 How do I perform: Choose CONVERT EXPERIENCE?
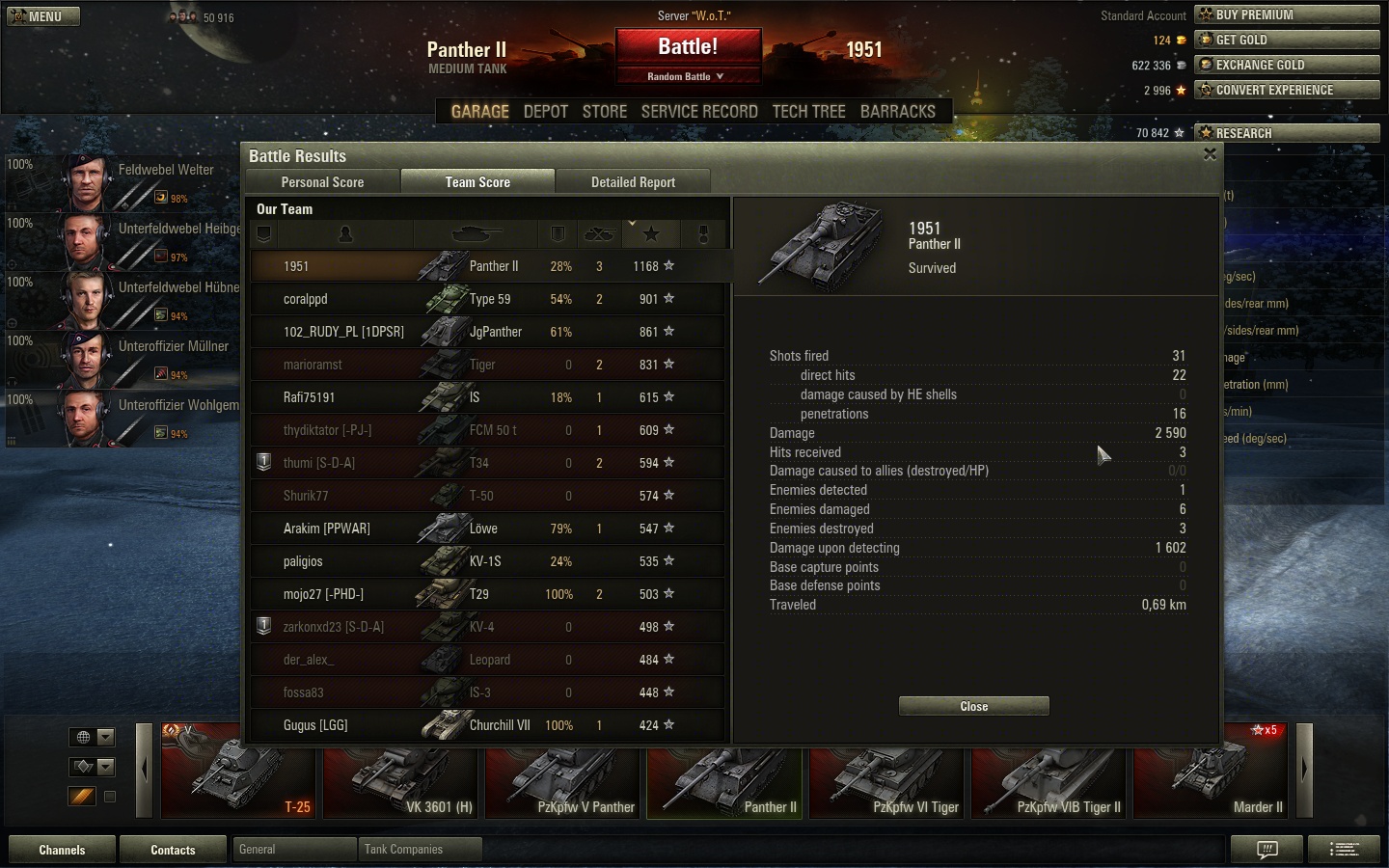[1287, 90]
